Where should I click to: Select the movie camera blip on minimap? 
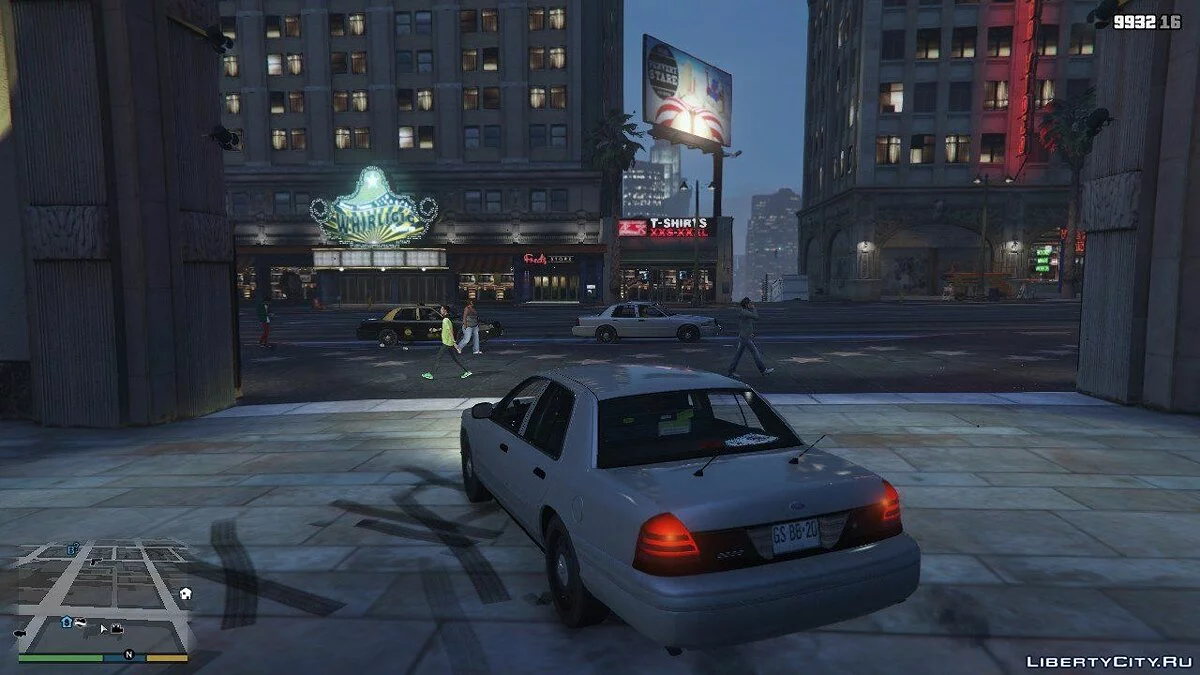[x=116, y=628]
